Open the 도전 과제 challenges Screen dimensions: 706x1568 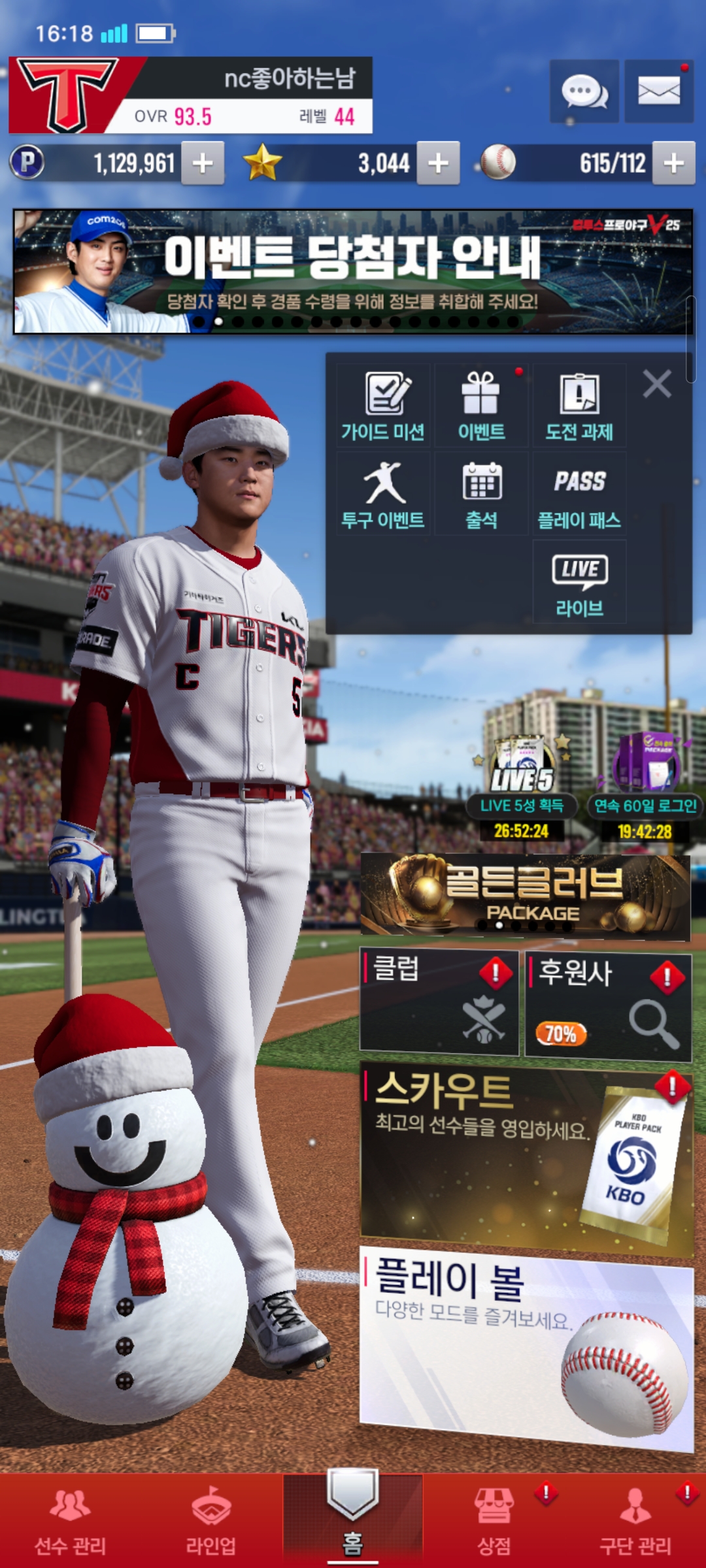point(580,406)
